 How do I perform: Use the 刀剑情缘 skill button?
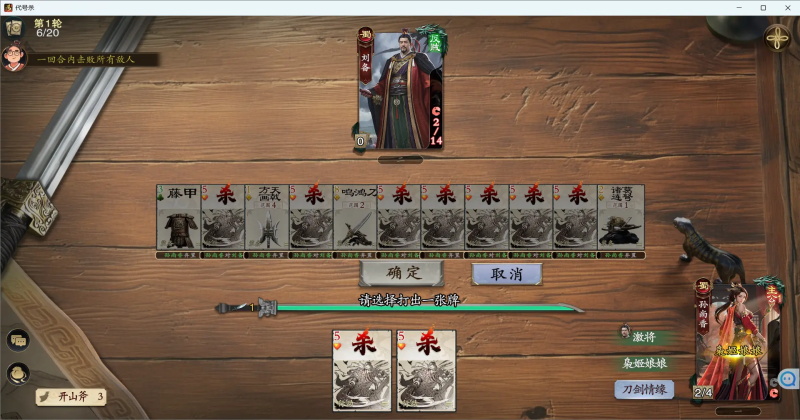643,389
